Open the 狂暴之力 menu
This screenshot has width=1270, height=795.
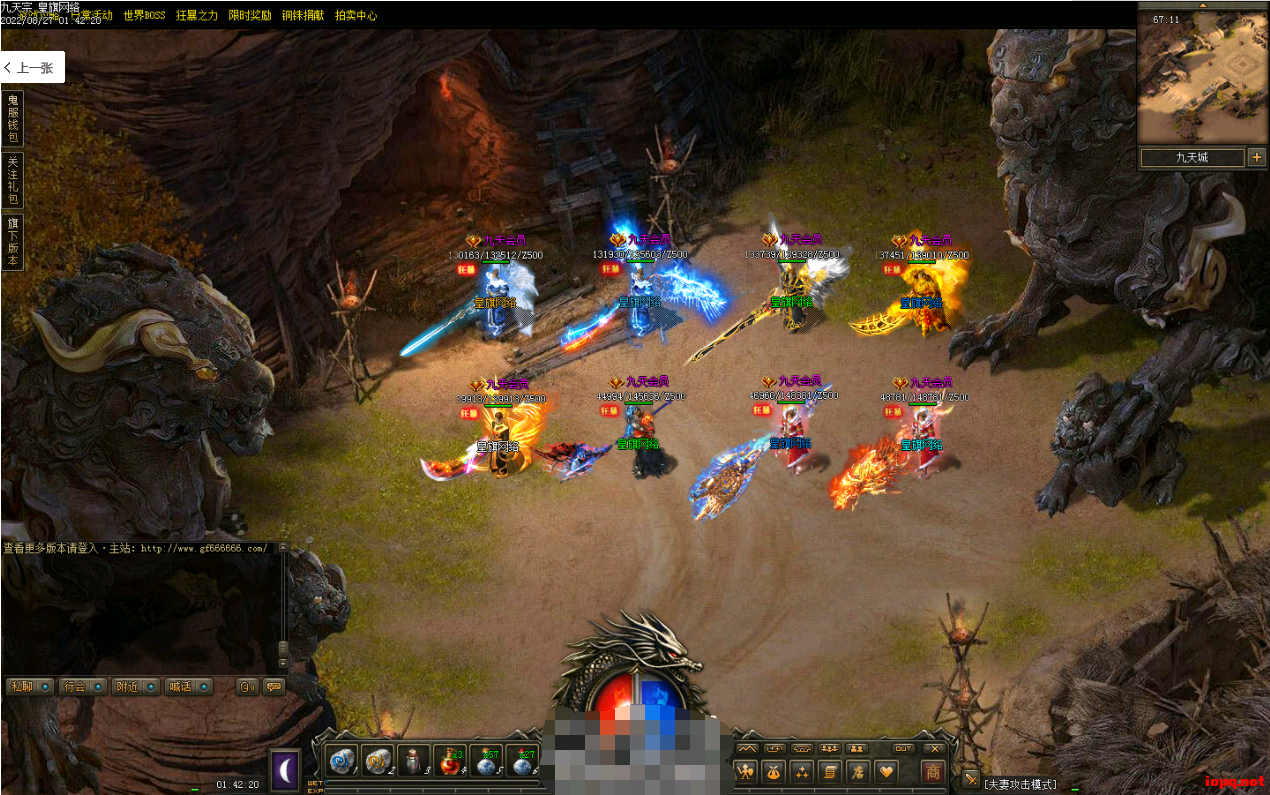197,16
